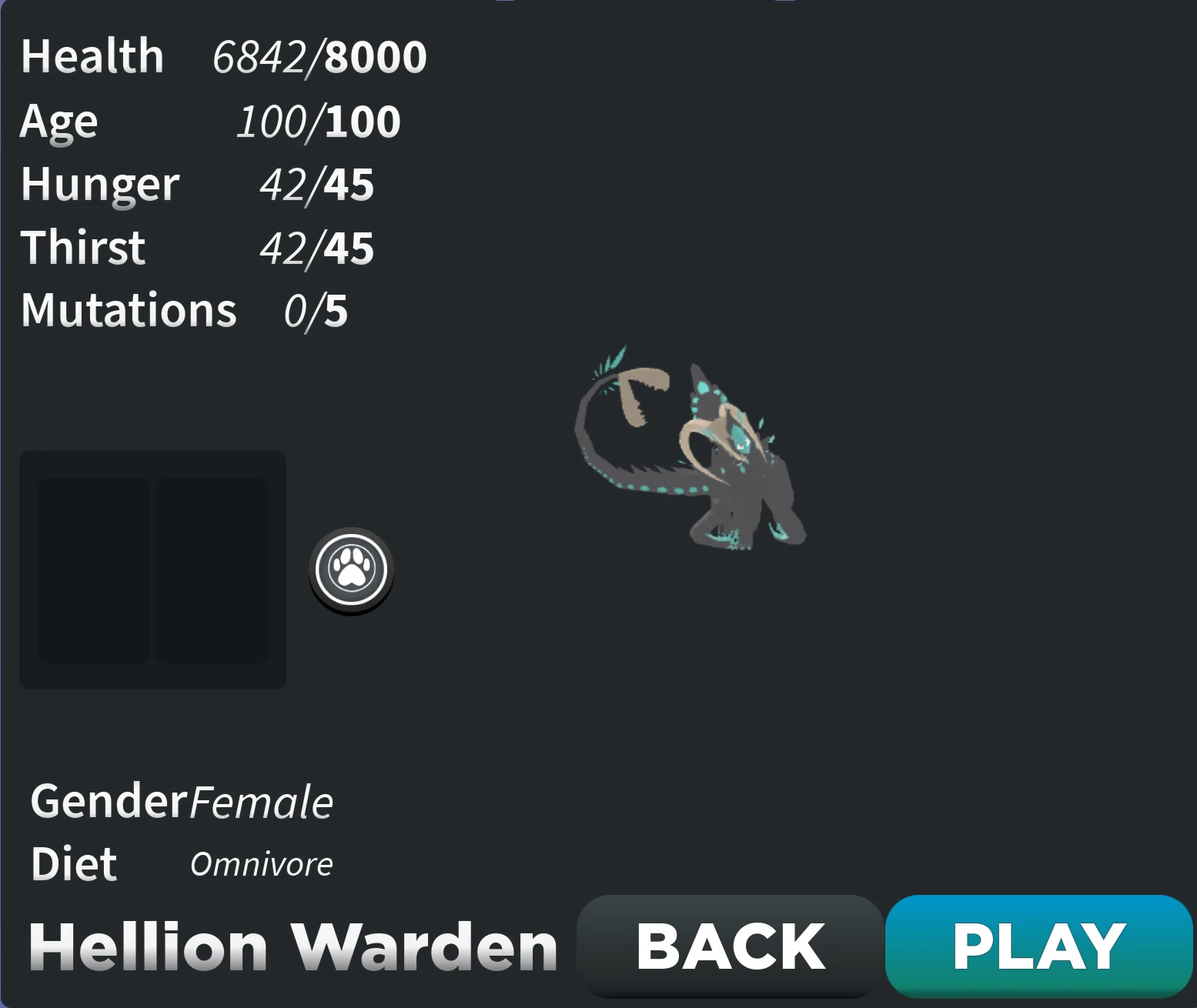Open the left empty item slot
Screen dimensions: 1197x1008
point(94,569)
